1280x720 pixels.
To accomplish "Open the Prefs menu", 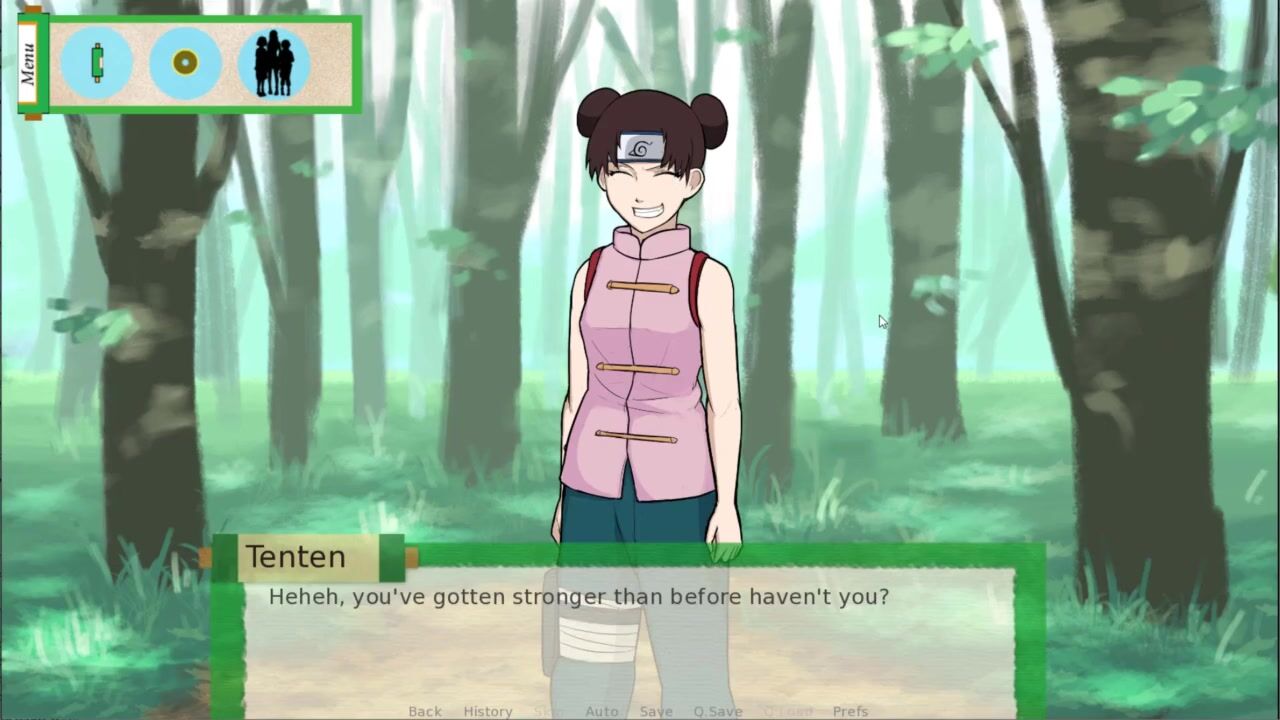I will click(850, 711).
